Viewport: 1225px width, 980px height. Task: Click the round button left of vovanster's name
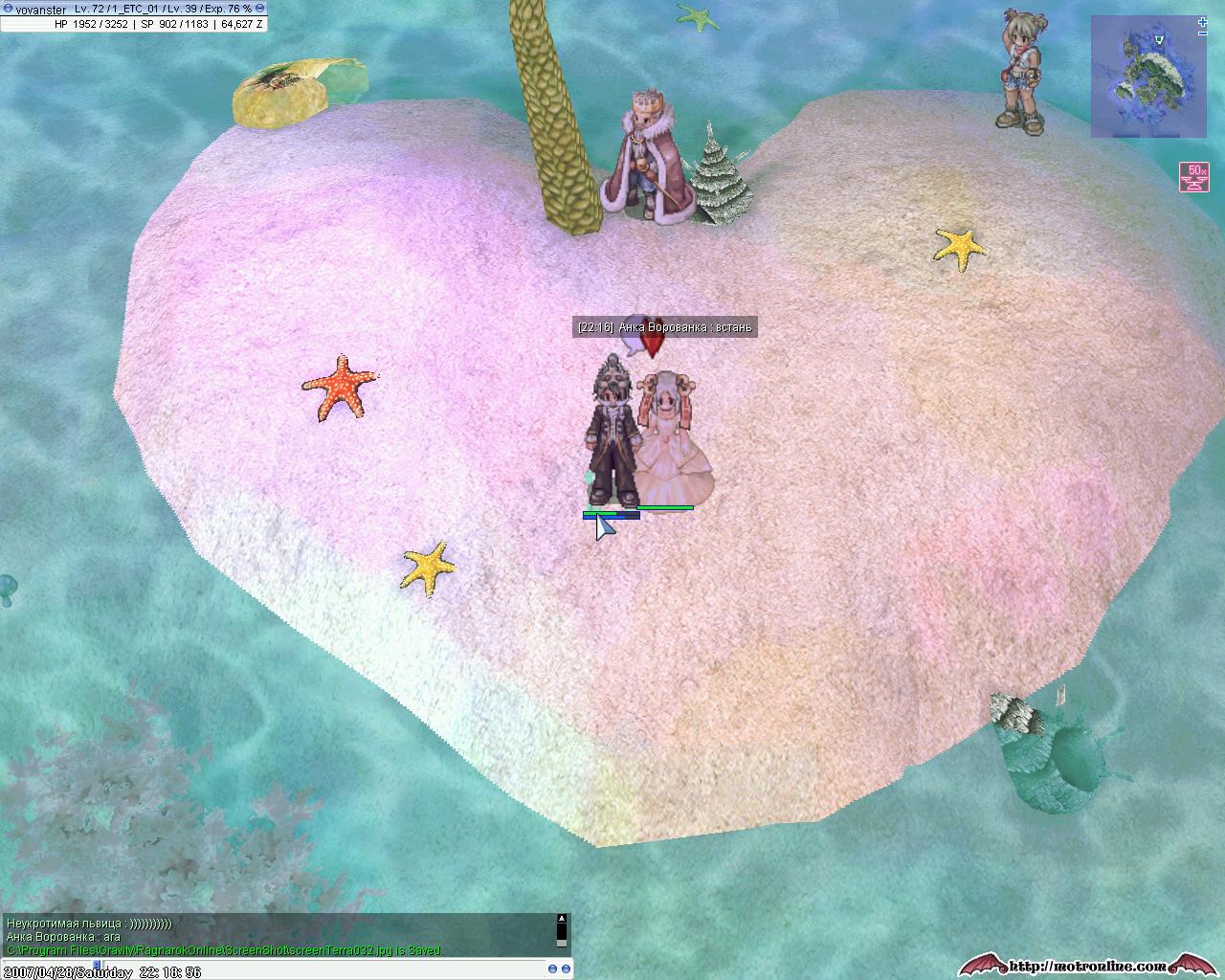coord(8,9)
